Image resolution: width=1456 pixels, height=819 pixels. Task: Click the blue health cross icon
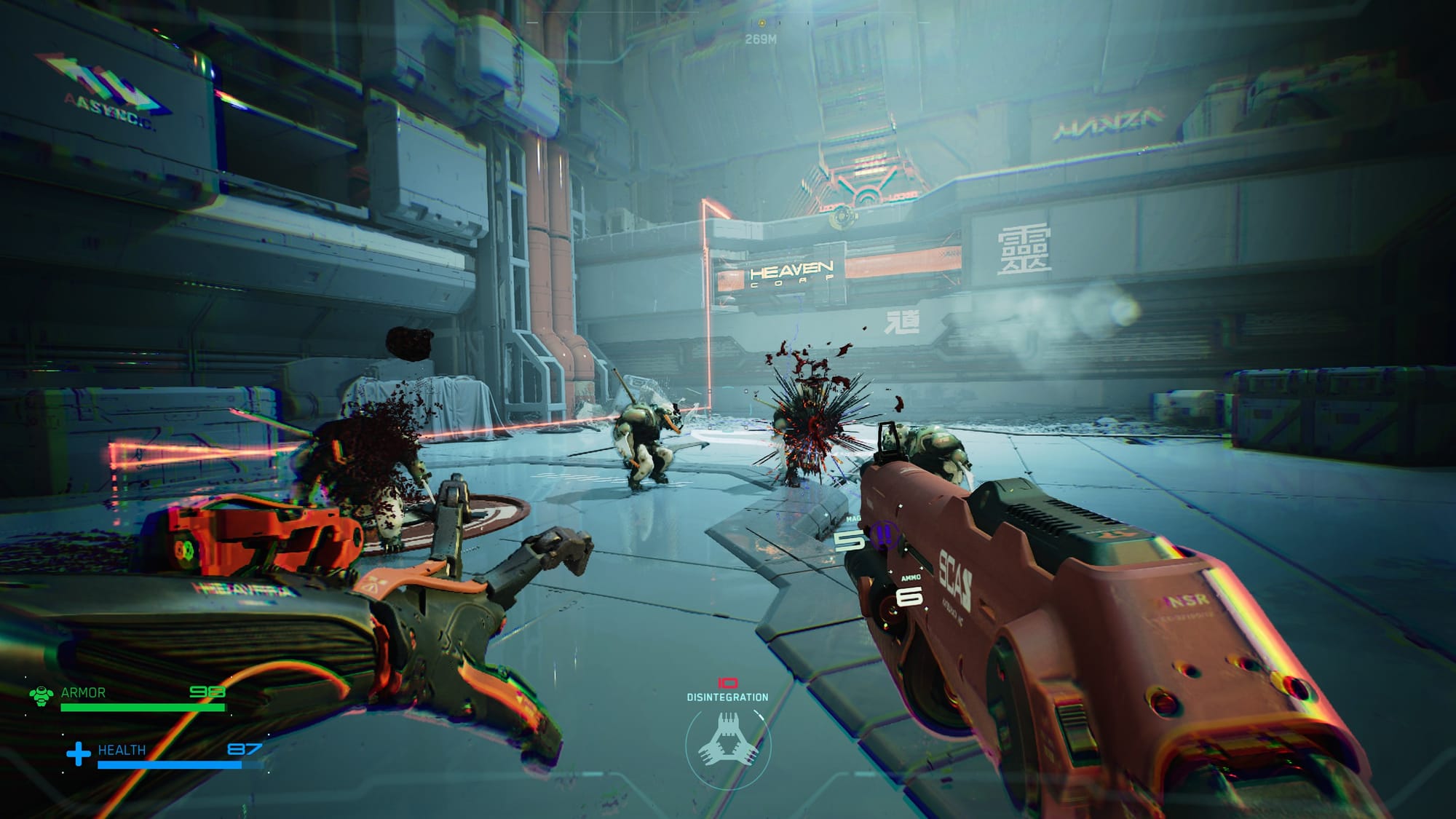[79, 753]
